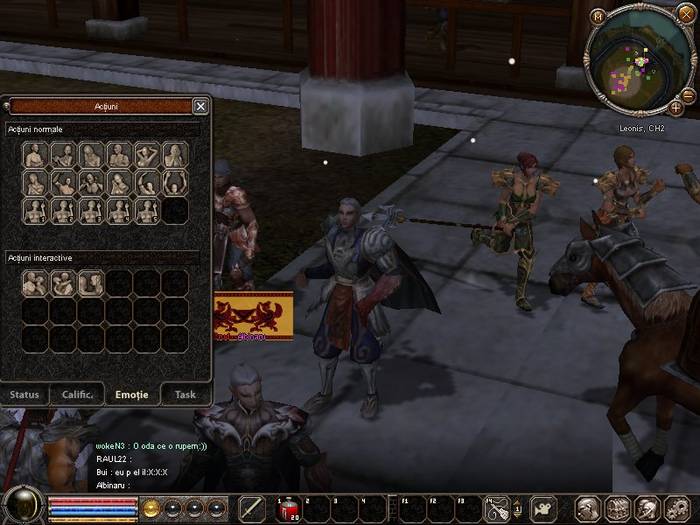This screenshot has height=525, width=700.
Task: Close the Acțiuni window
Action: 201,106
